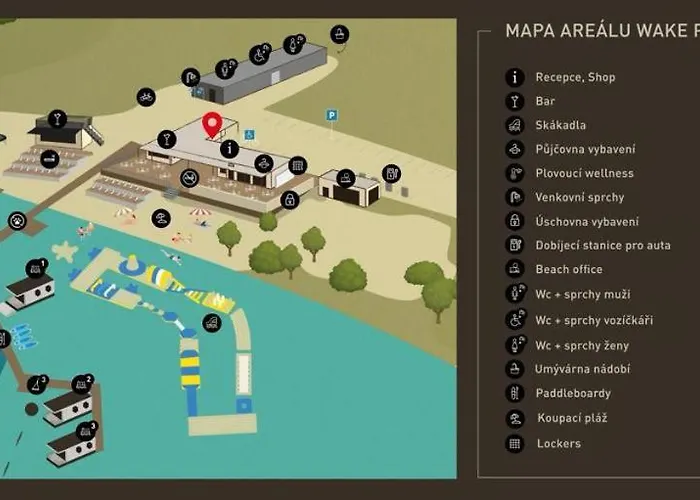Choose Plovoucí wellness in the legend
The width and height of the screenshot is (700, 500).
click(x=584, y=173)
